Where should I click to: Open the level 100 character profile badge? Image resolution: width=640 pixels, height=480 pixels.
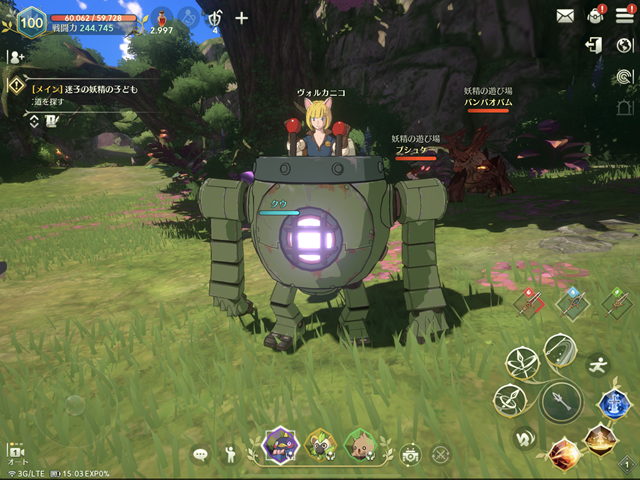point(31,21)
